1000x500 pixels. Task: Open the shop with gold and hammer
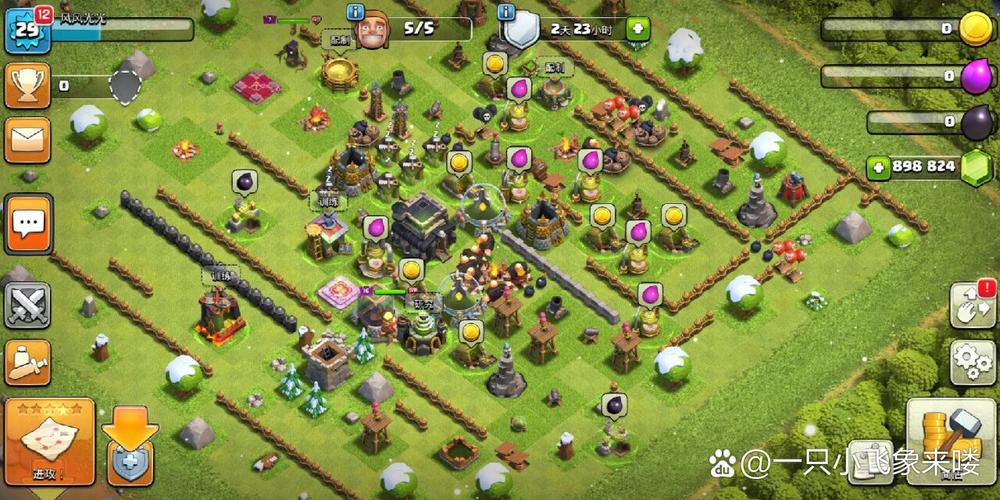951,440
